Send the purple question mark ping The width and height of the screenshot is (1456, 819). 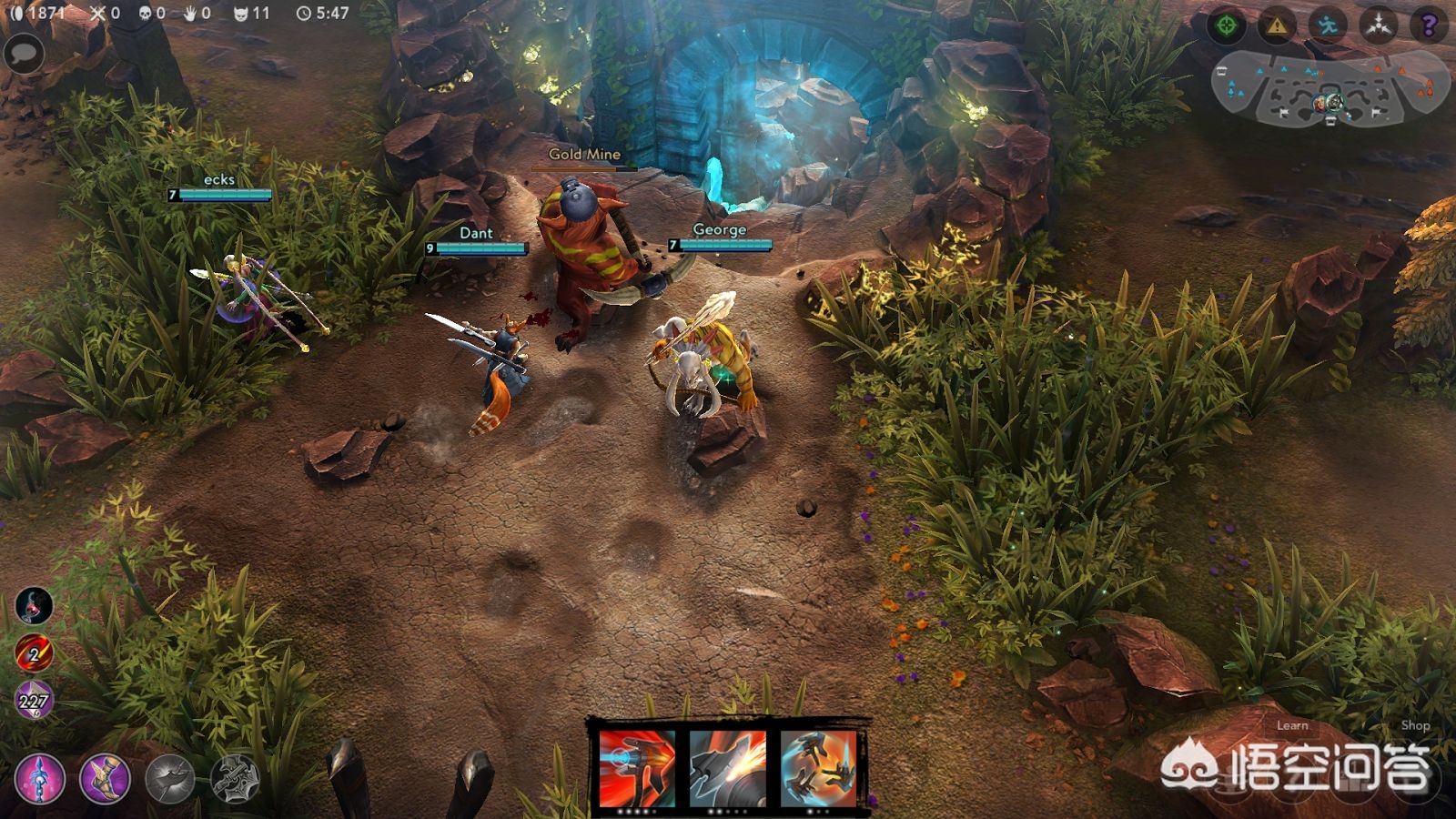tap(1429, 25)
